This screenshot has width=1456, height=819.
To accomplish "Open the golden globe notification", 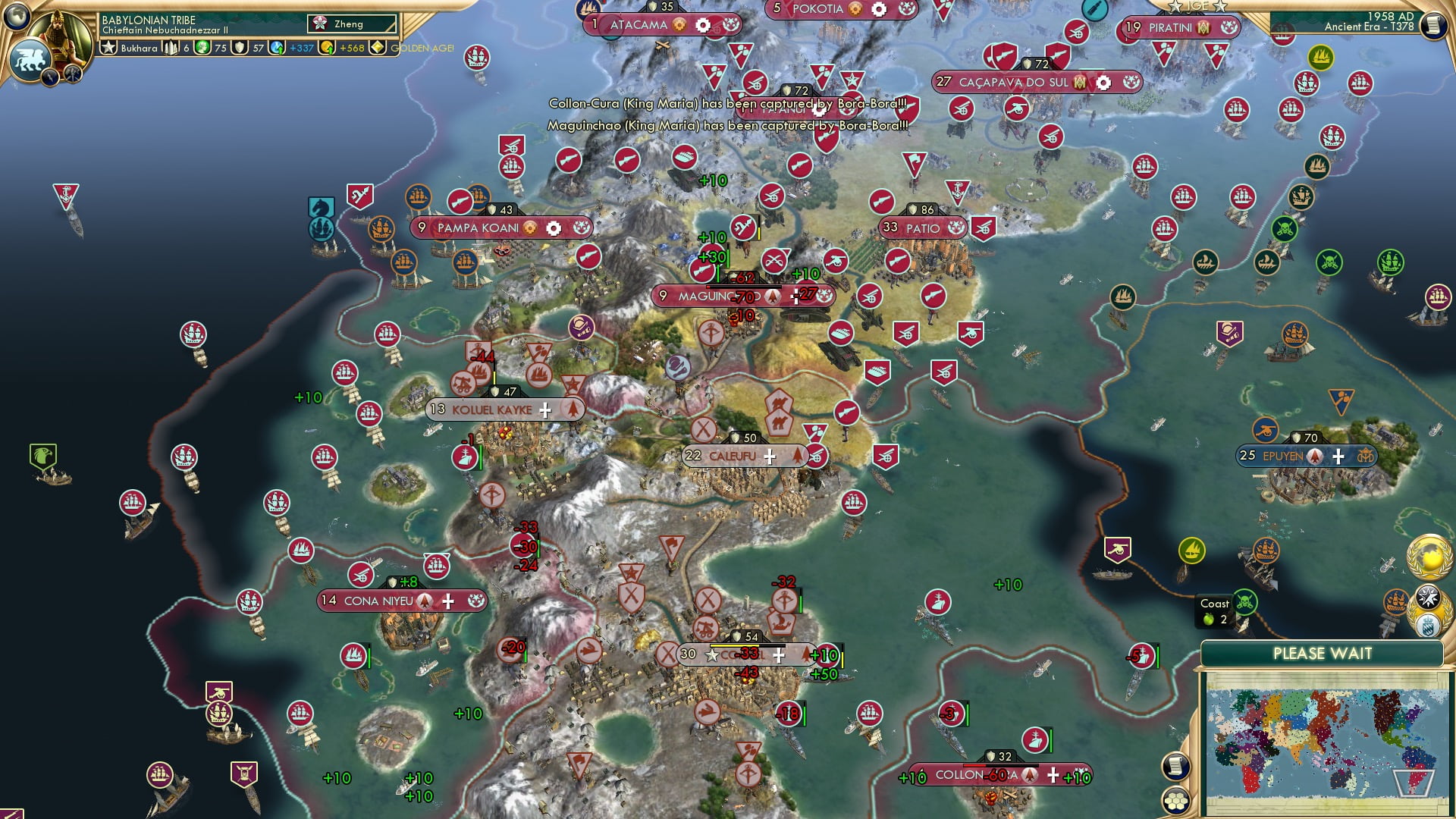I will tap(1429, 557).
